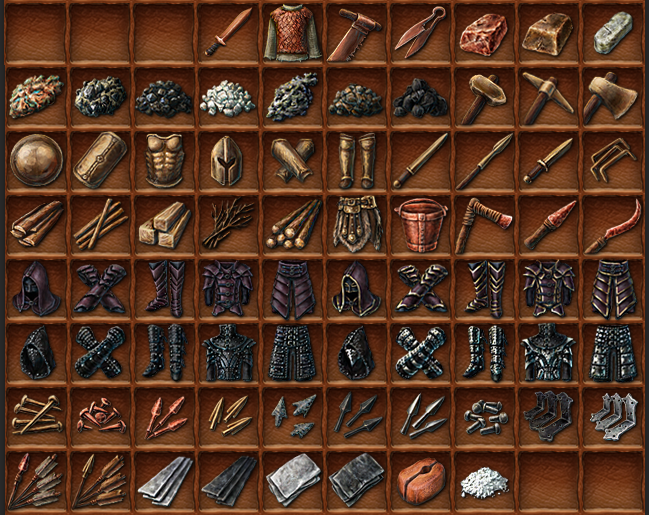Choose the pickaxe tool

(x=549, y=95)
